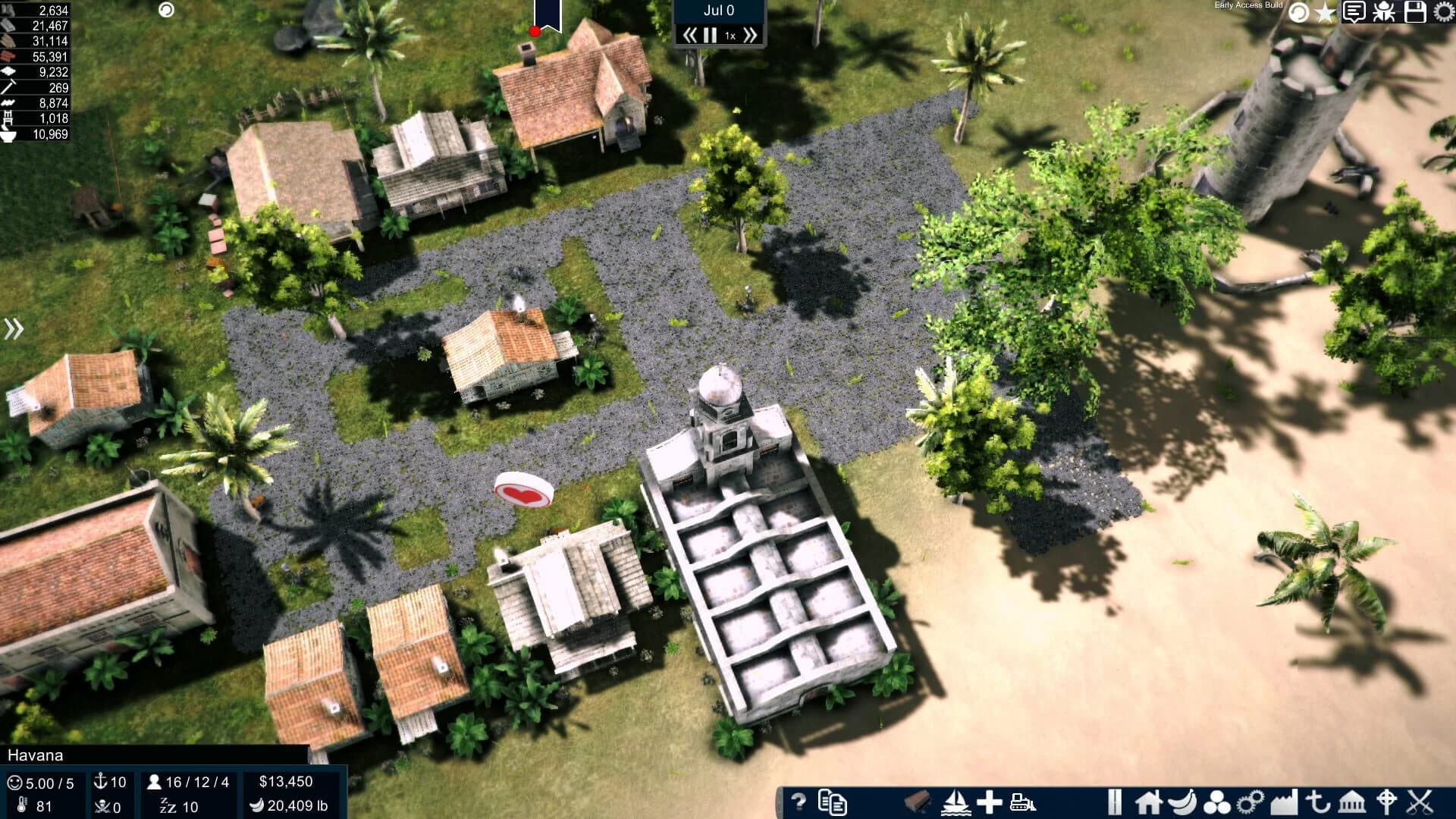
Task: Toggle pause on the game clock
Action: tap(711, 34)
